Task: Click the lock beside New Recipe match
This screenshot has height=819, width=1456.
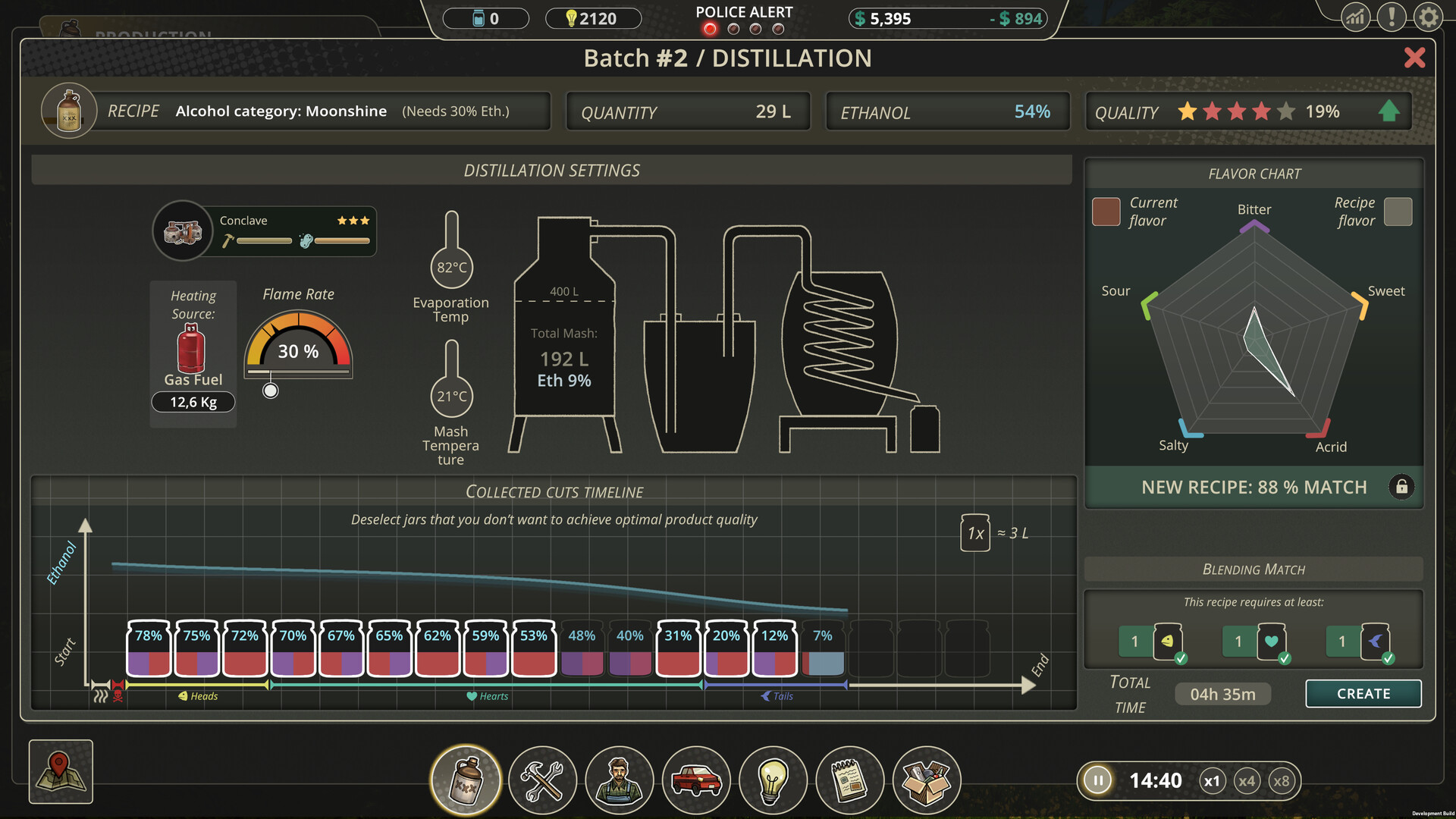Action: [x=1401, y=488]
